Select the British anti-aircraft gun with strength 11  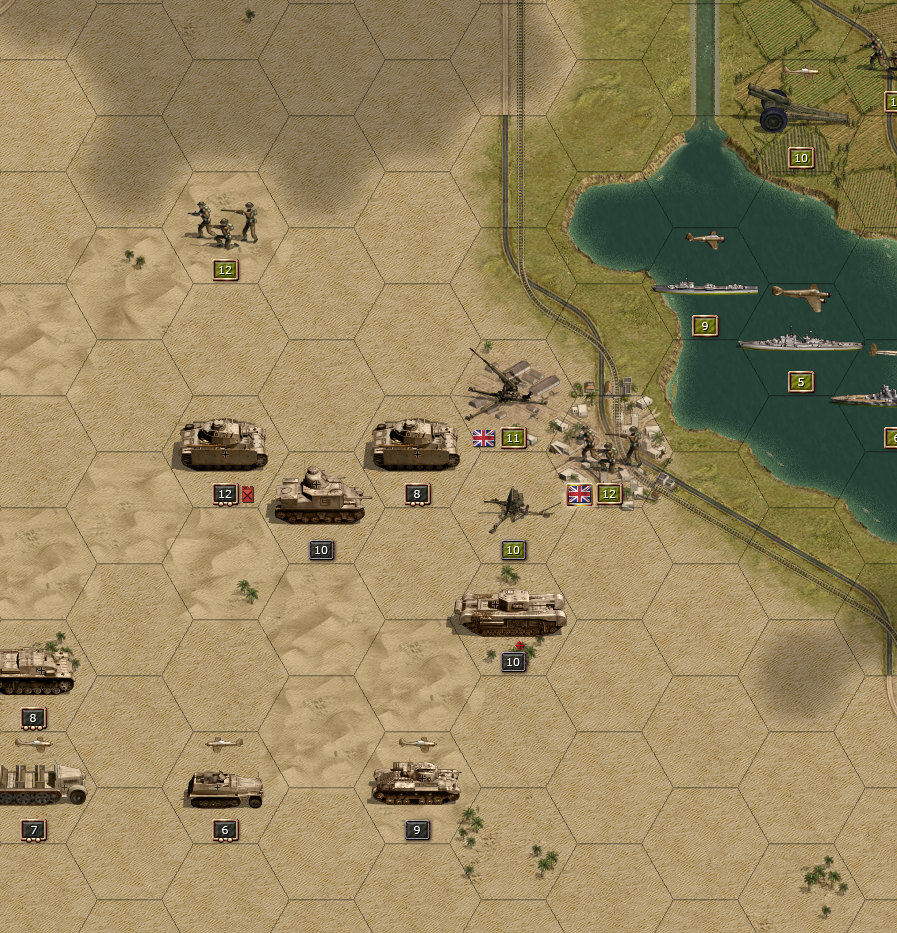(x=508, y=388)
